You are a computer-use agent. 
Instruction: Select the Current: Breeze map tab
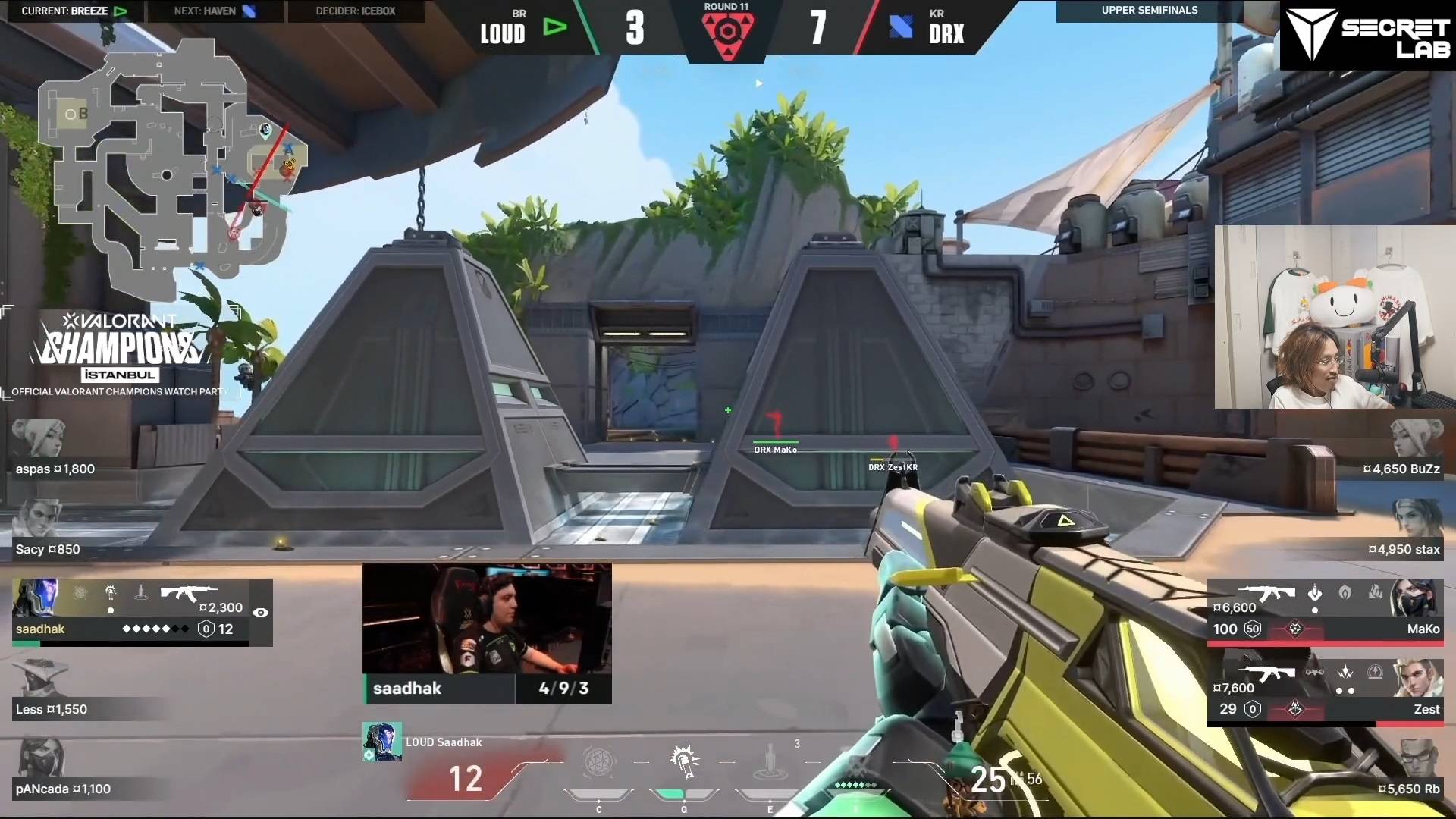tap(74, 11)
